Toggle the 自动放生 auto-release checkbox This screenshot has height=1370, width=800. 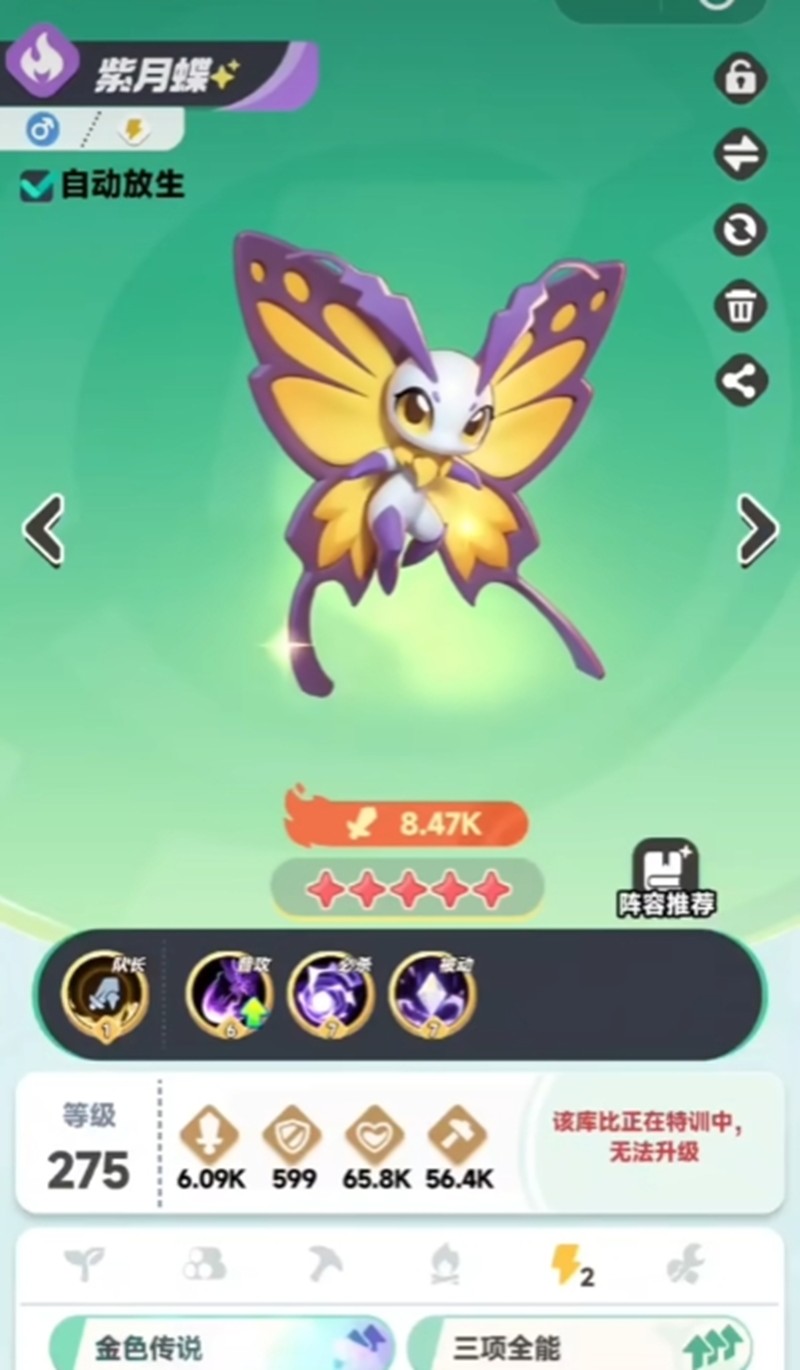(37, 185)
